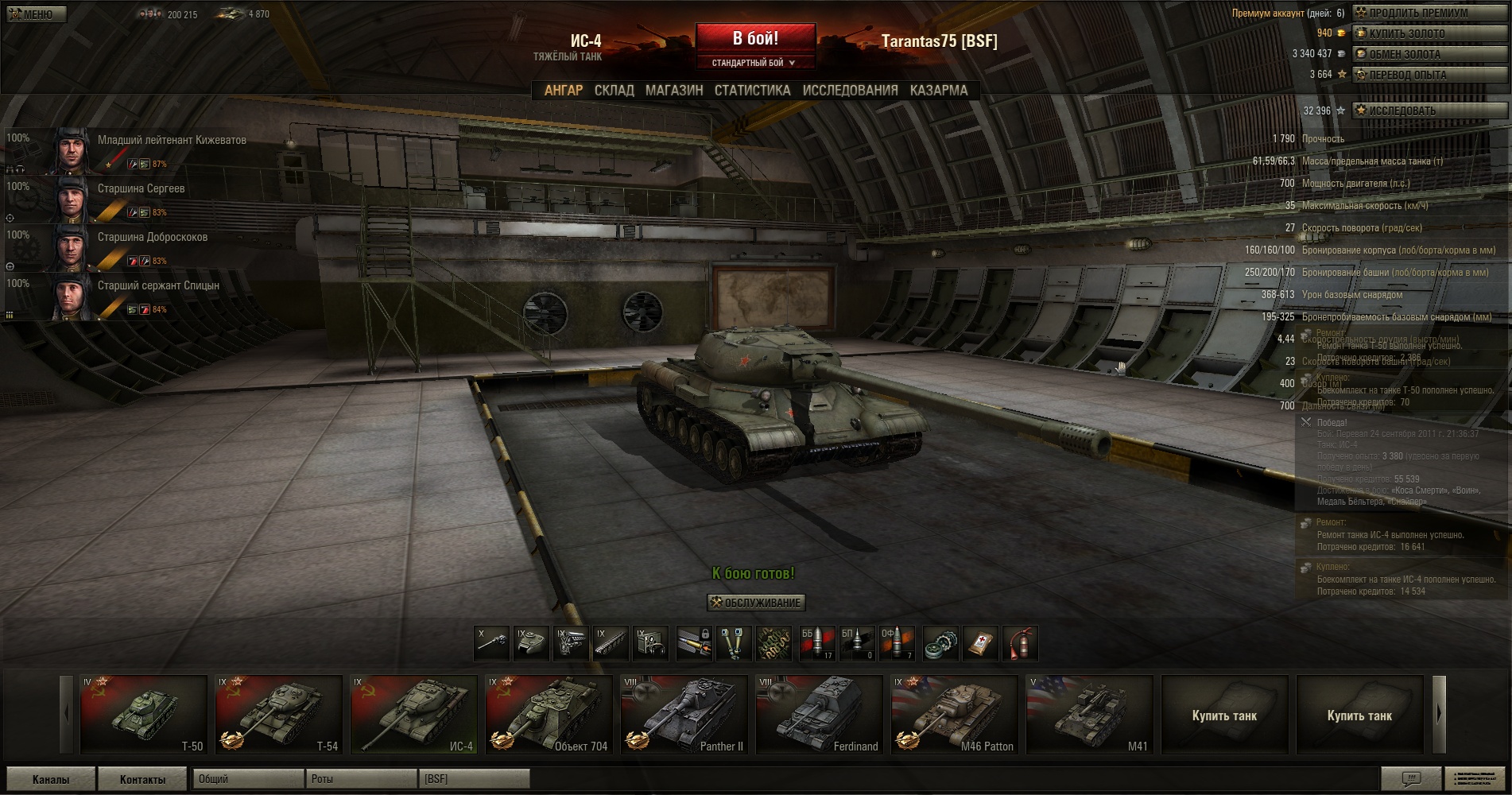Select the Panther II tank tile
Viewport: 1512px width, 795px height.
[x=684, y=714]
